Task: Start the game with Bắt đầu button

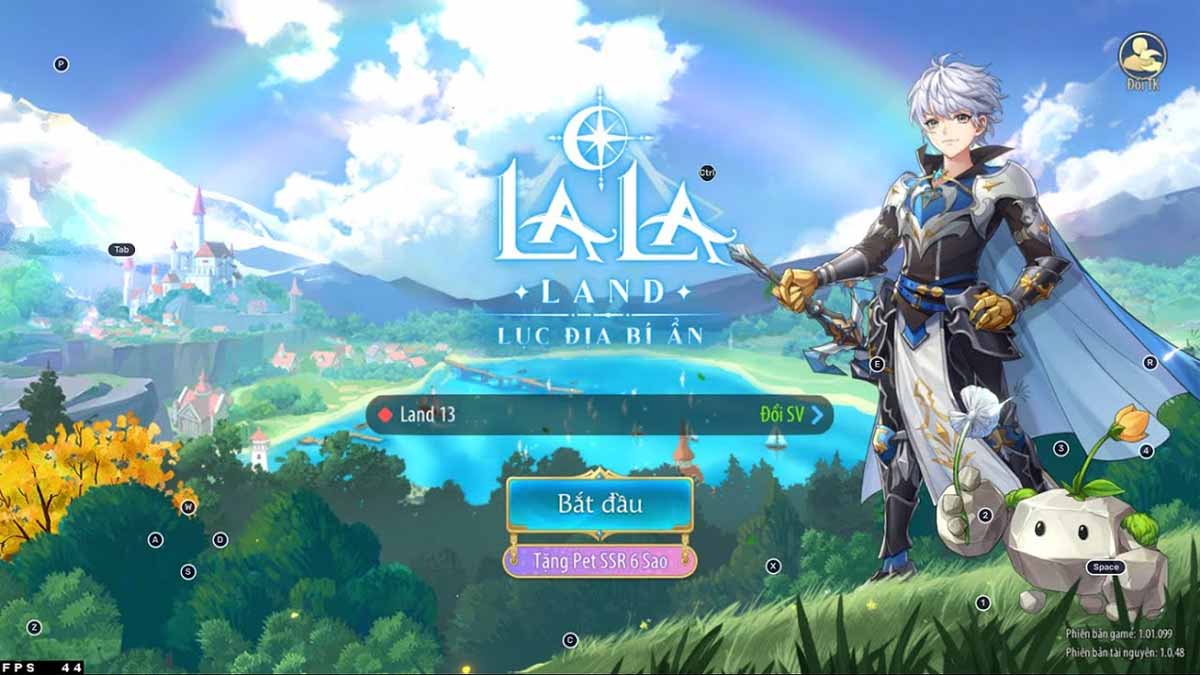Action: (599, 504)
